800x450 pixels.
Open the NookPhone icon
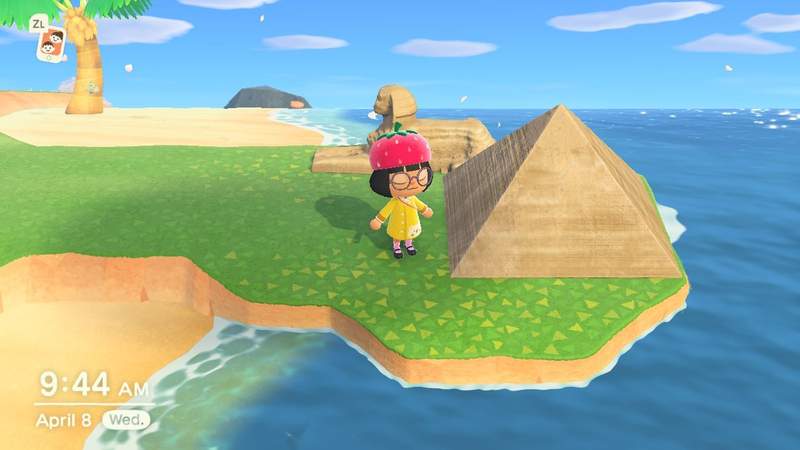click(x=50, y=44)
